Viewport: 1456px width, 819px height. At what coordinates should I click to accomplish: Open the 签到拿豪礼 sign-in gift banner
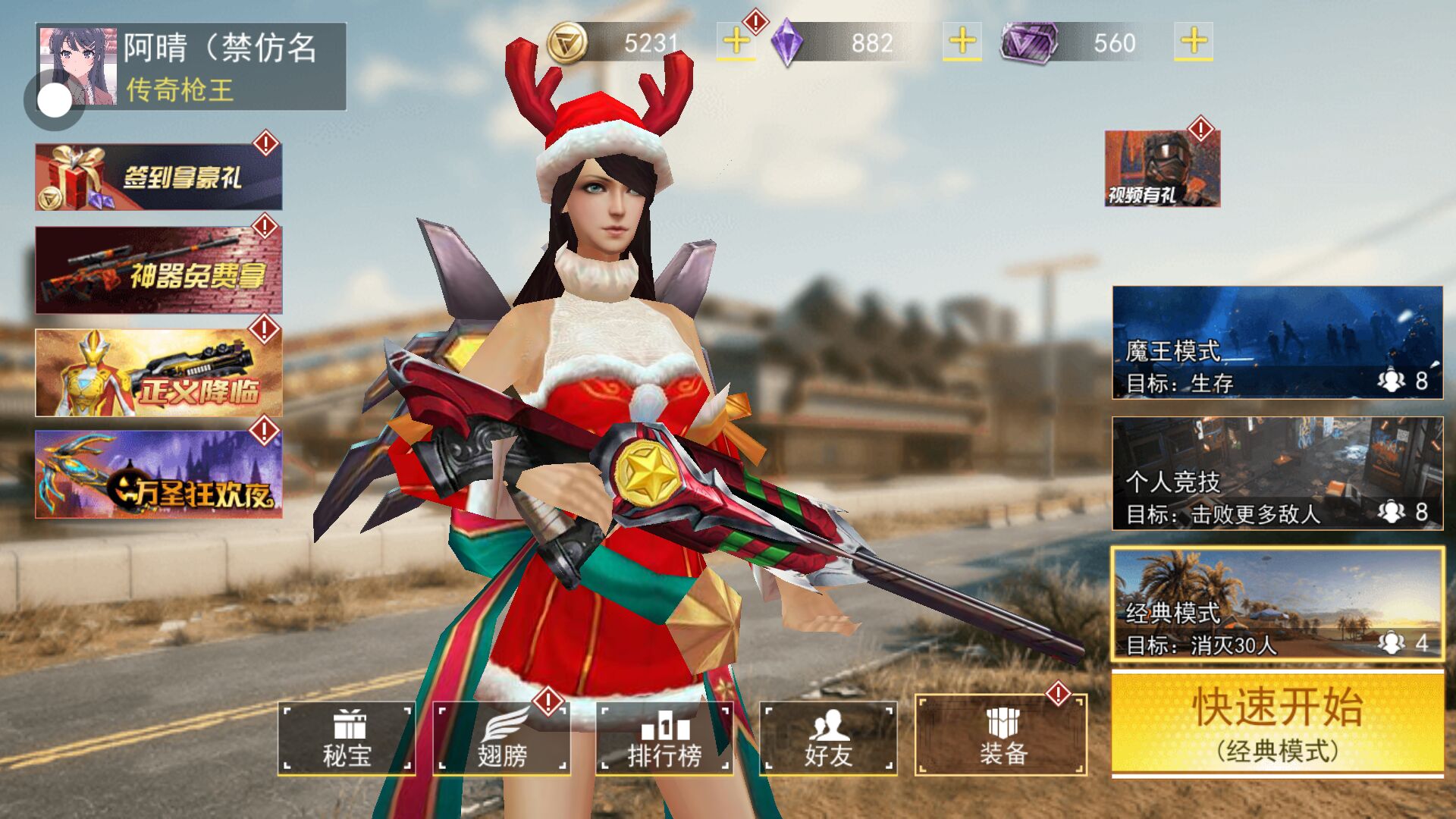pos(158,177)
